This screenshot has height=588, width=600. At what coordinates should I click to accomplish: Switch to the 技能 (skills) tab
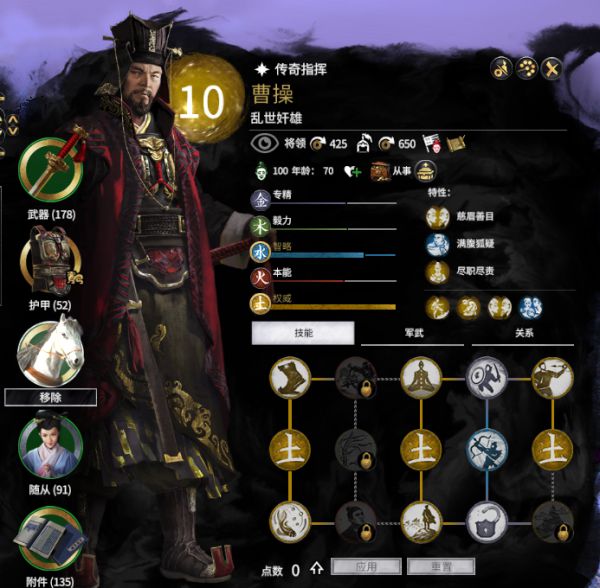[x=303, y=332]
